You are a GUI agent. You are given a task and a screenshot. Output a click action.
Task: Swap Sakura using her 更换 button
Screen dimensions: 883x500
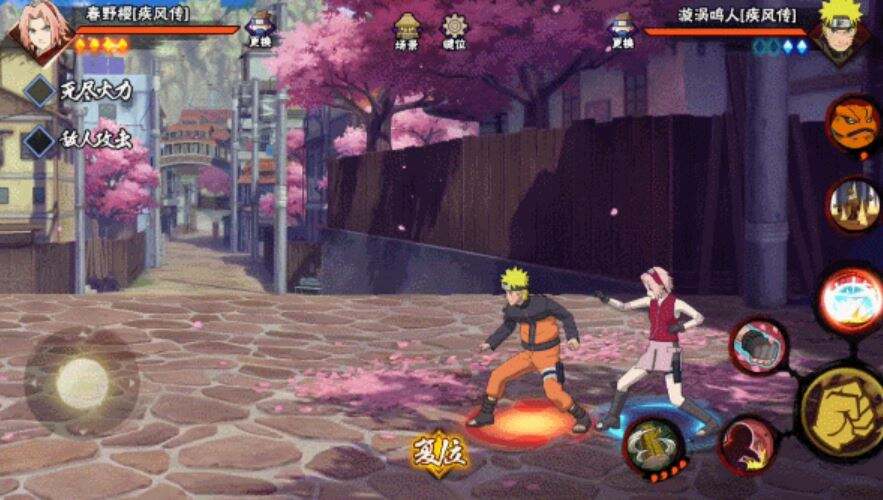pyautogui.click(x=261, y=29)
